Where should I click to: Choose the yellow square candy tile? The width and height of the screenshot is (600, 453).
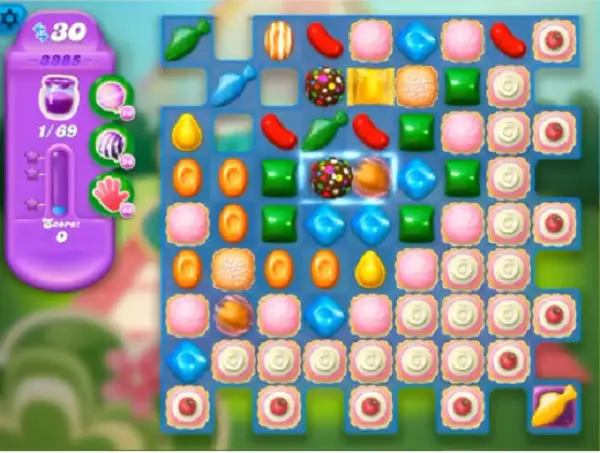(369, 84)
